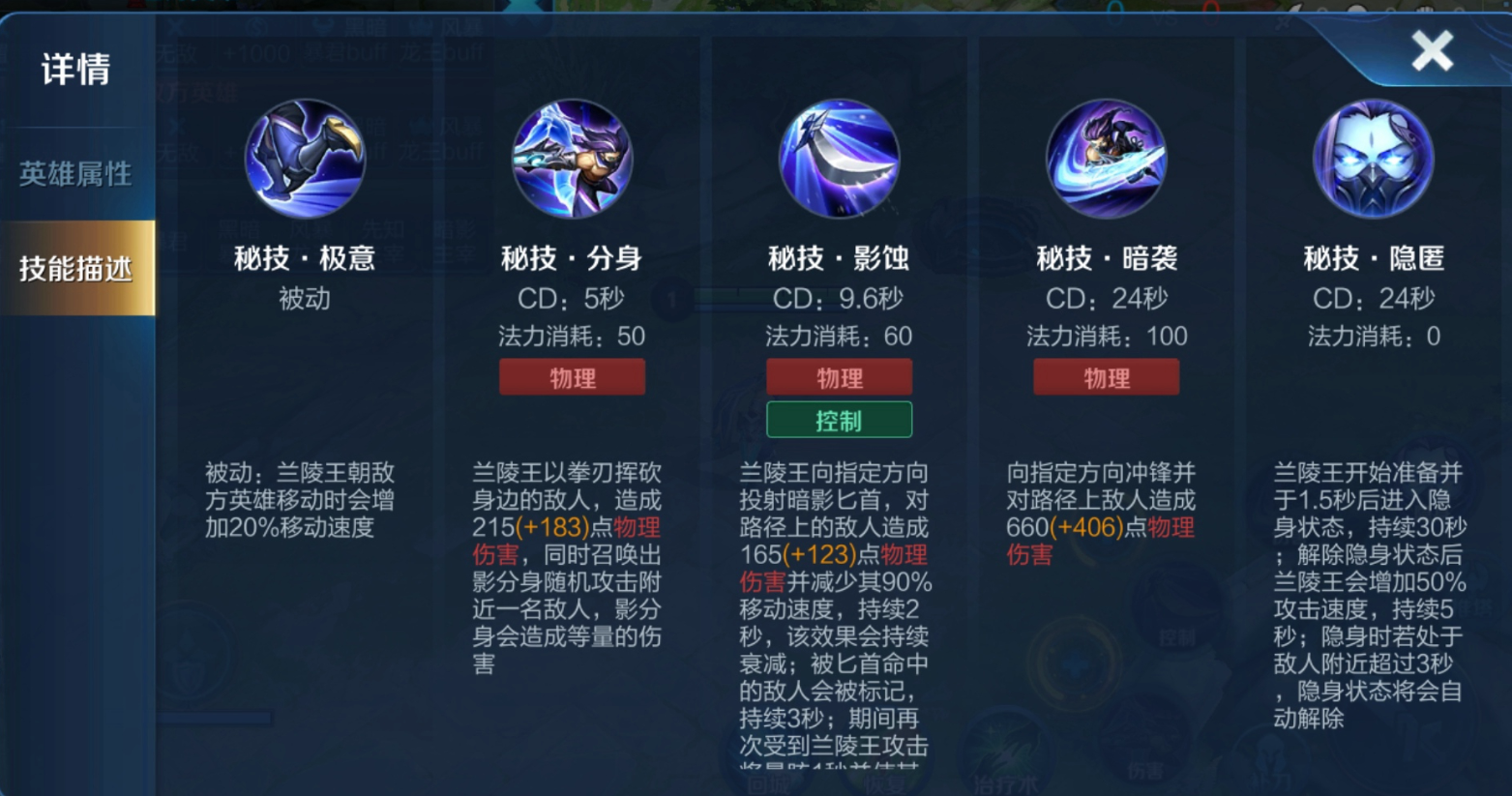Click the 物理 tag under 秘技·暗袭

tap(1106, 377)
